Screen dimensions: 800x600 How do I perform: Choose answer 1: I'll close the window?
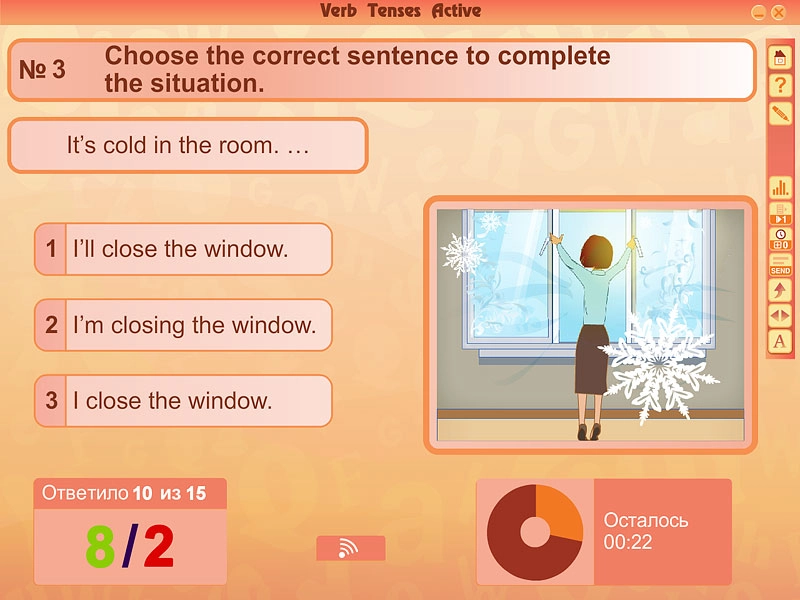(x=183, y=249)
